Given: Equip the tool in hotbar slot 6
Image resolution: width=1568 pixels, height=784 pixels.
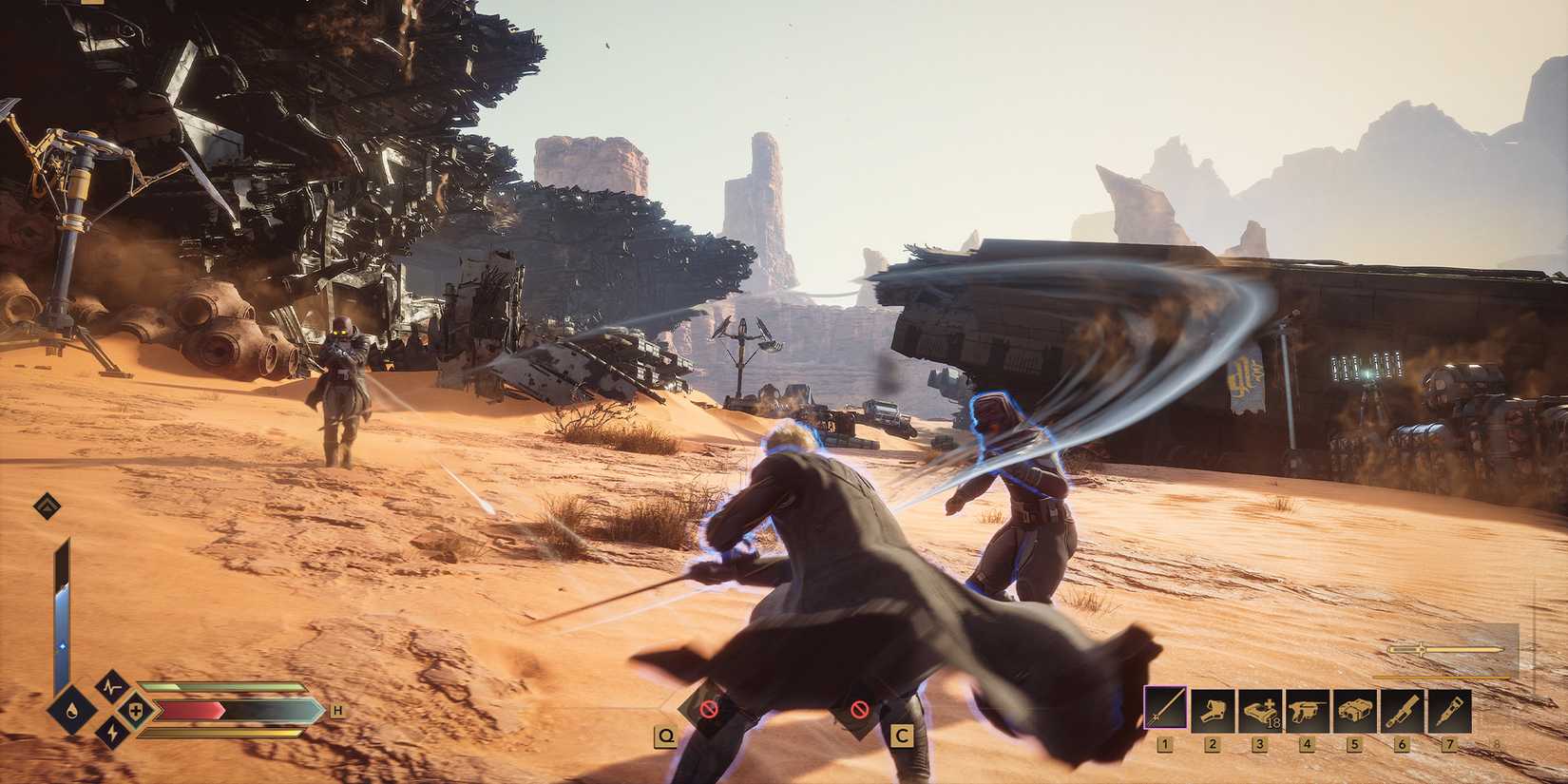Looking at the screenshot, I should click(x=1402, y=708).
